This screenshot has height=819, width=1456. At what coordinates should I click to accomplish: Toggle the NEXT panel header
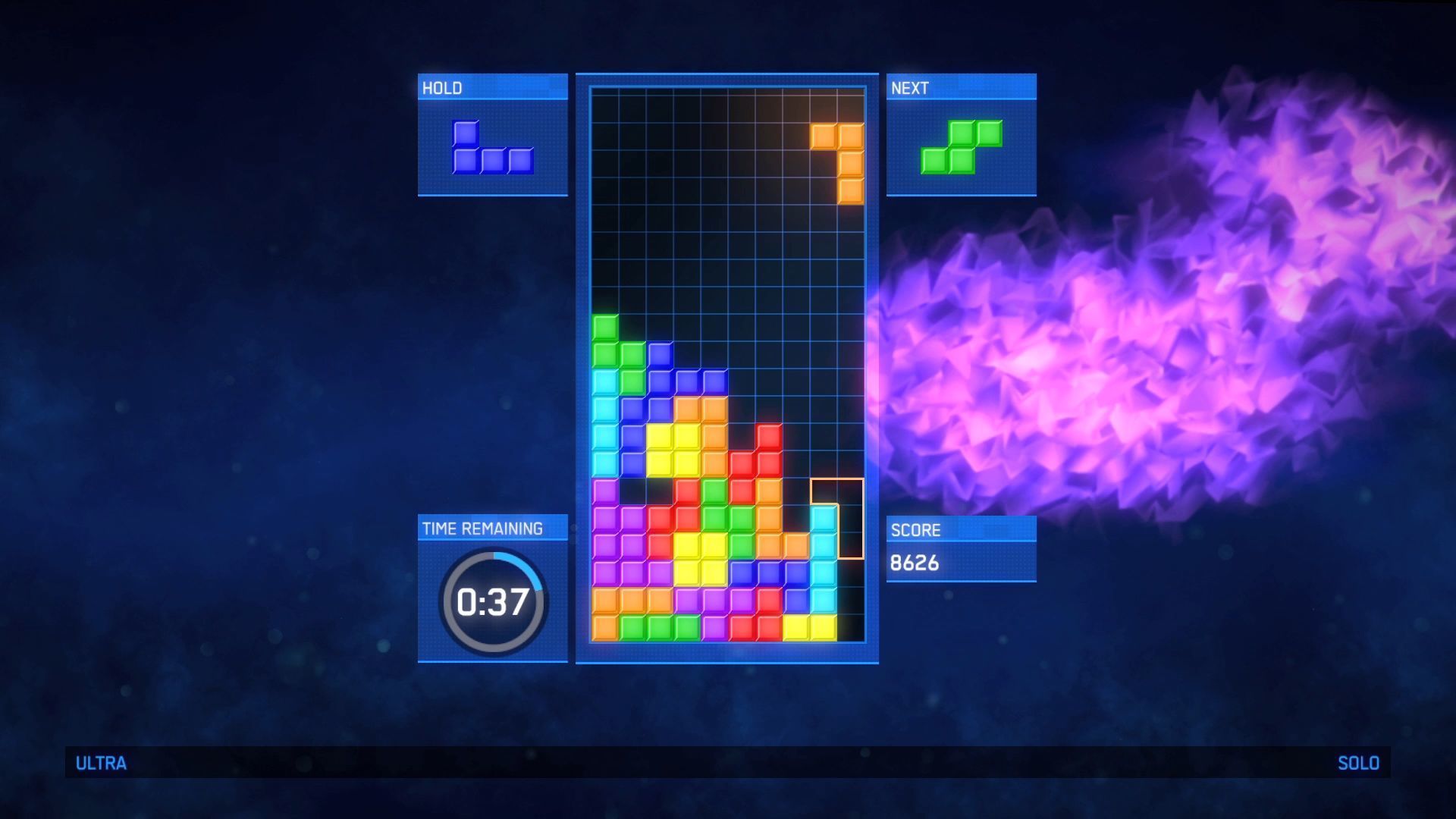[961, 87]
